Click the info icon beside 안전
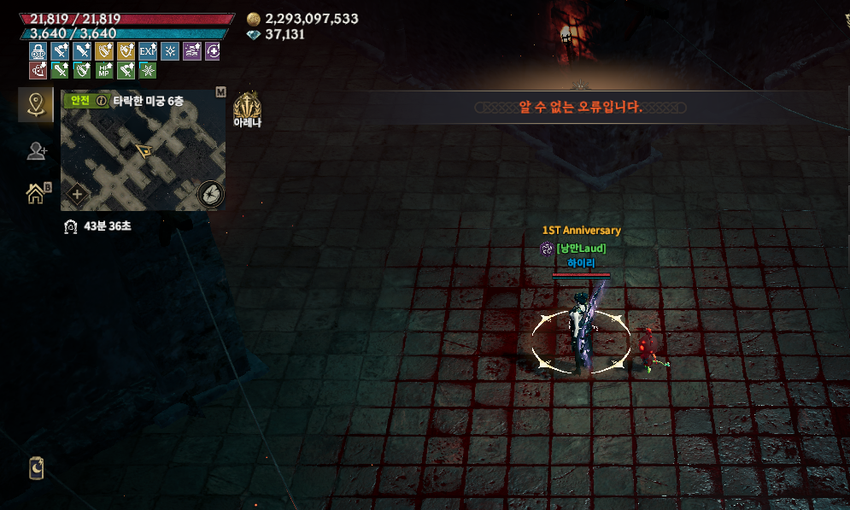This screenshot has height=510, width=850. tap(101, 100)
